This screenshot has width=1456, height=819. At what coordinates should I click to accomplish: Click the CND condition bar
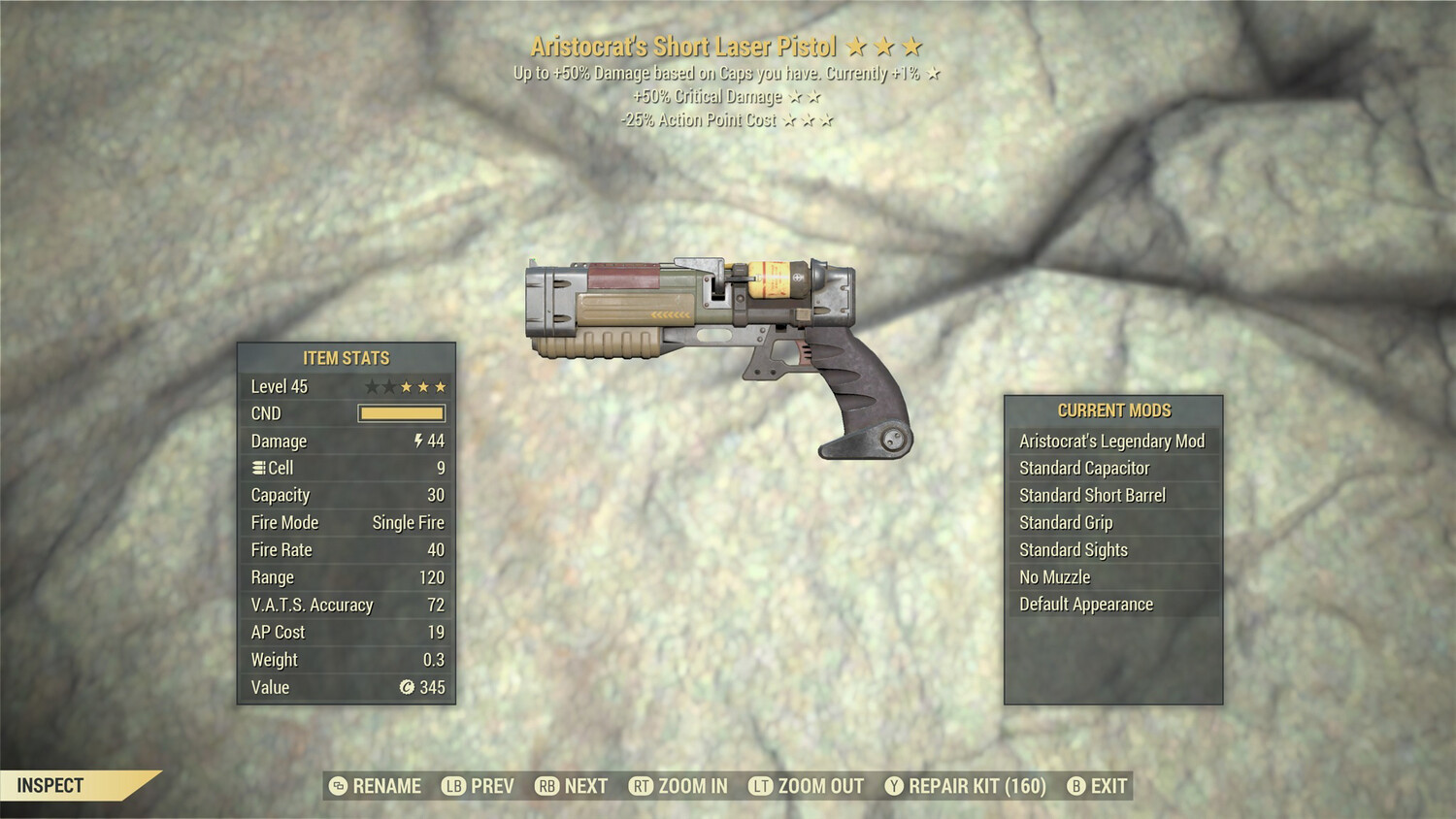point(402,413)
